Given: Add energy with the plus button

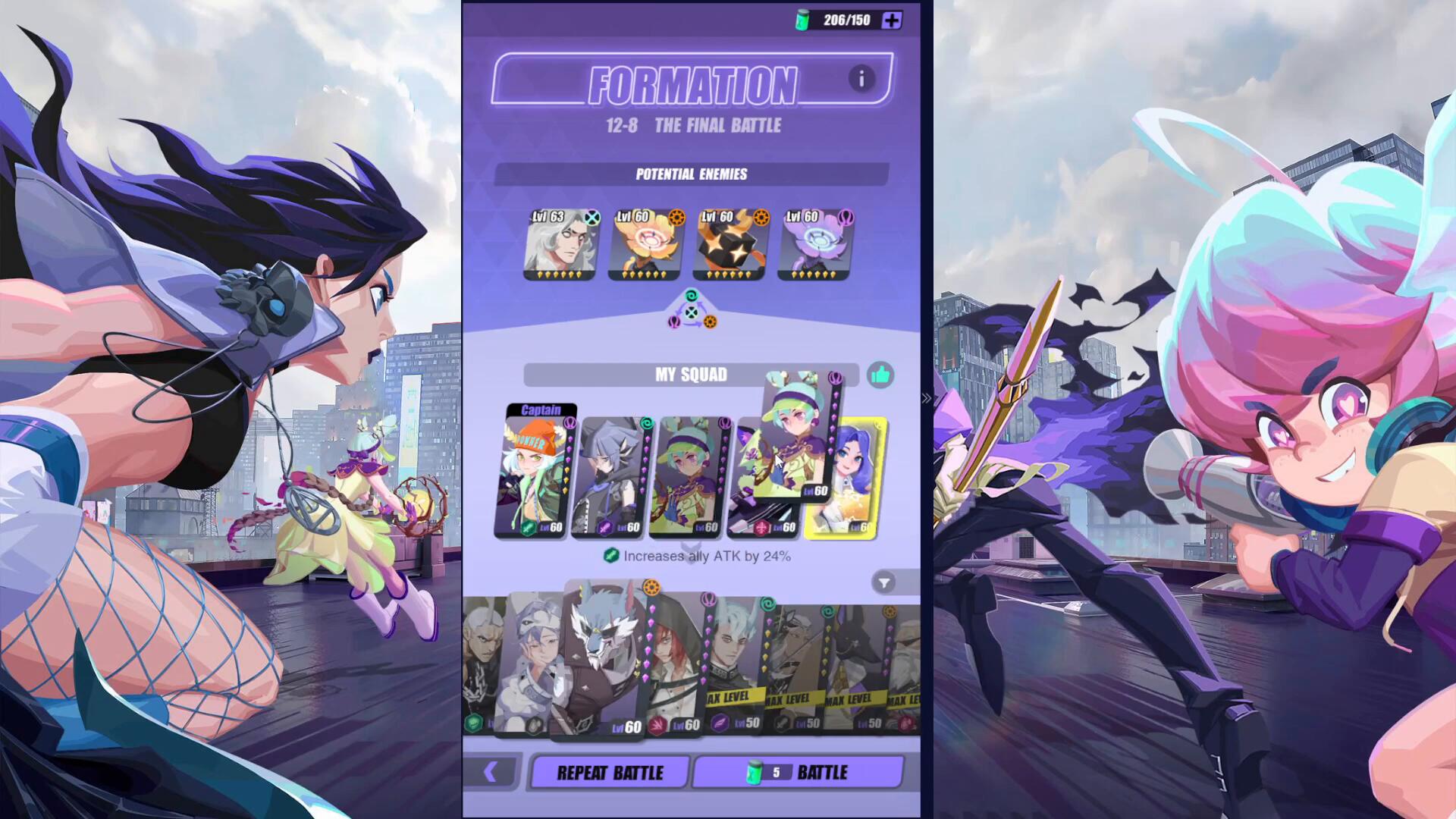Looking at the screenshot, I should [x=892, y=20].
